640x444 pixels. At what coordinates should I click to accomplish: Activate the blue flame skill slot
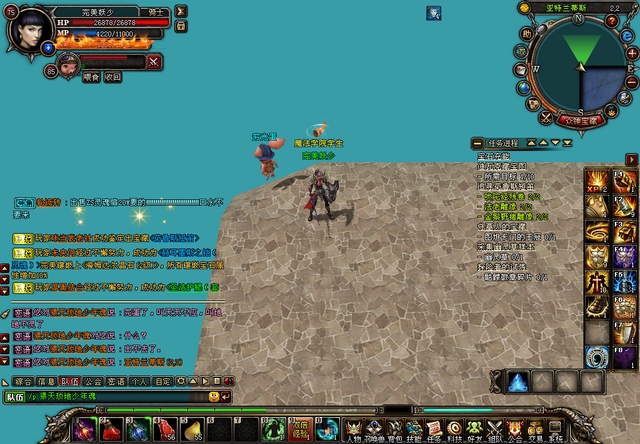[518, 381]
